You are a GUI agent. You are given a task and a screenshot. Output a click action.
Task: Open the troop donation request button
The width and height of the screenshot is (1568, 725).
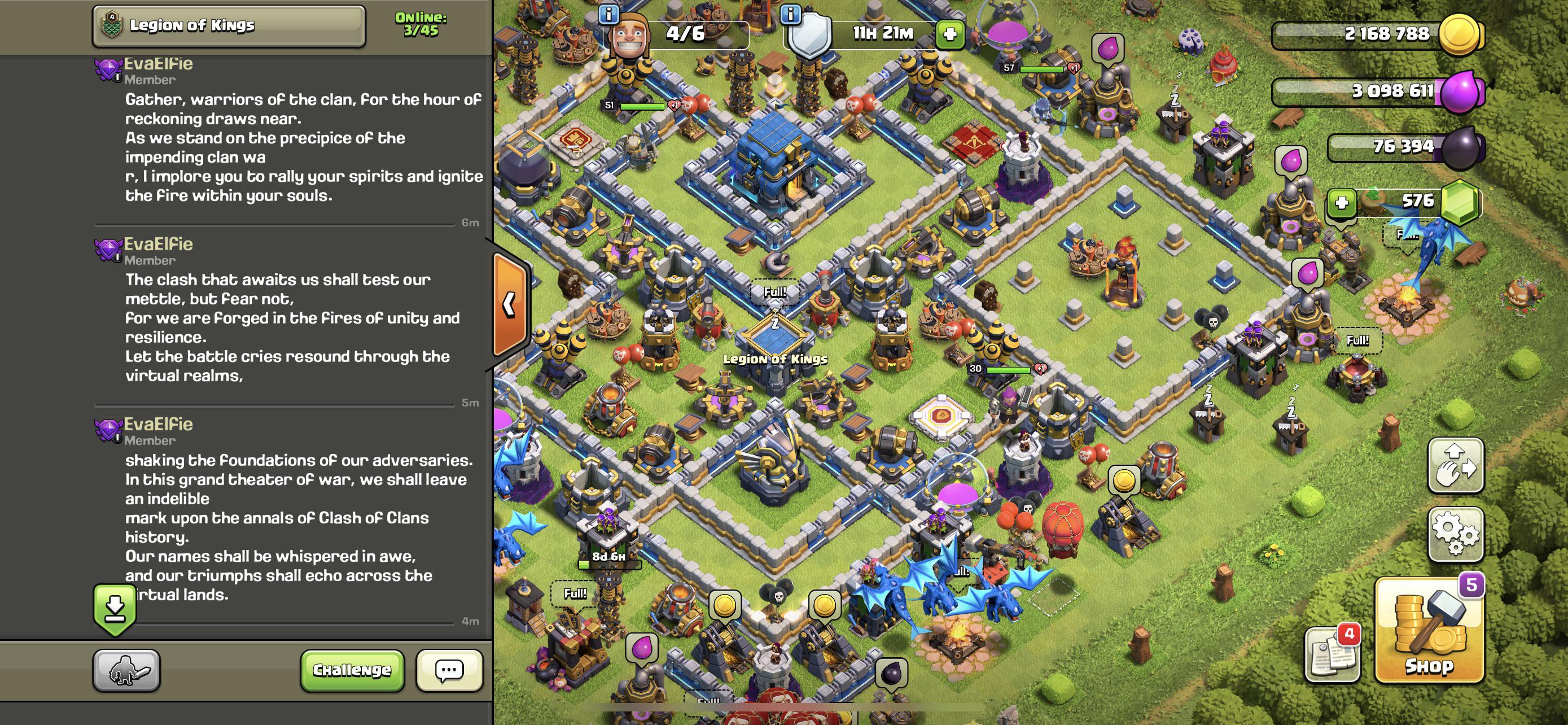click(x=126, y=670)
